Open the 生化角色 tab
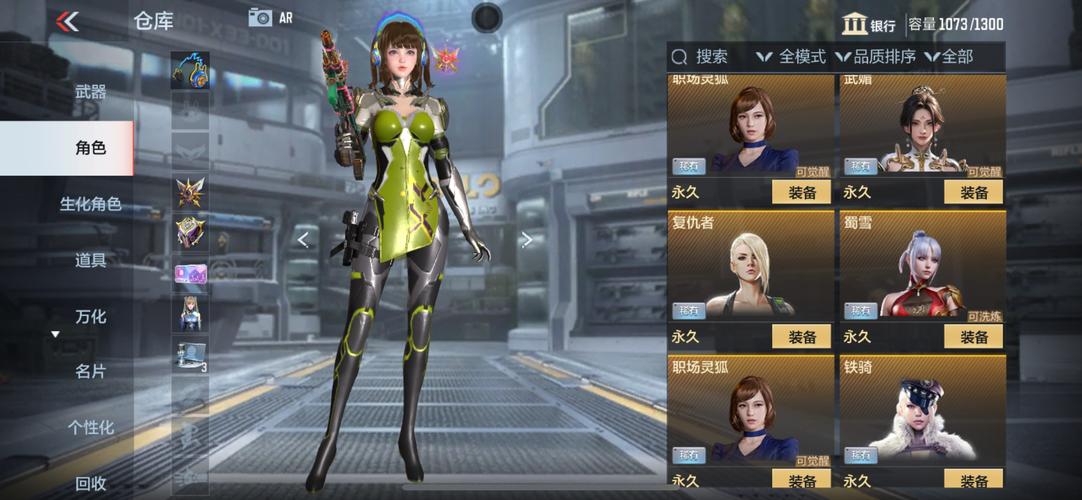1082x500 pixels. tap(90, 204)
